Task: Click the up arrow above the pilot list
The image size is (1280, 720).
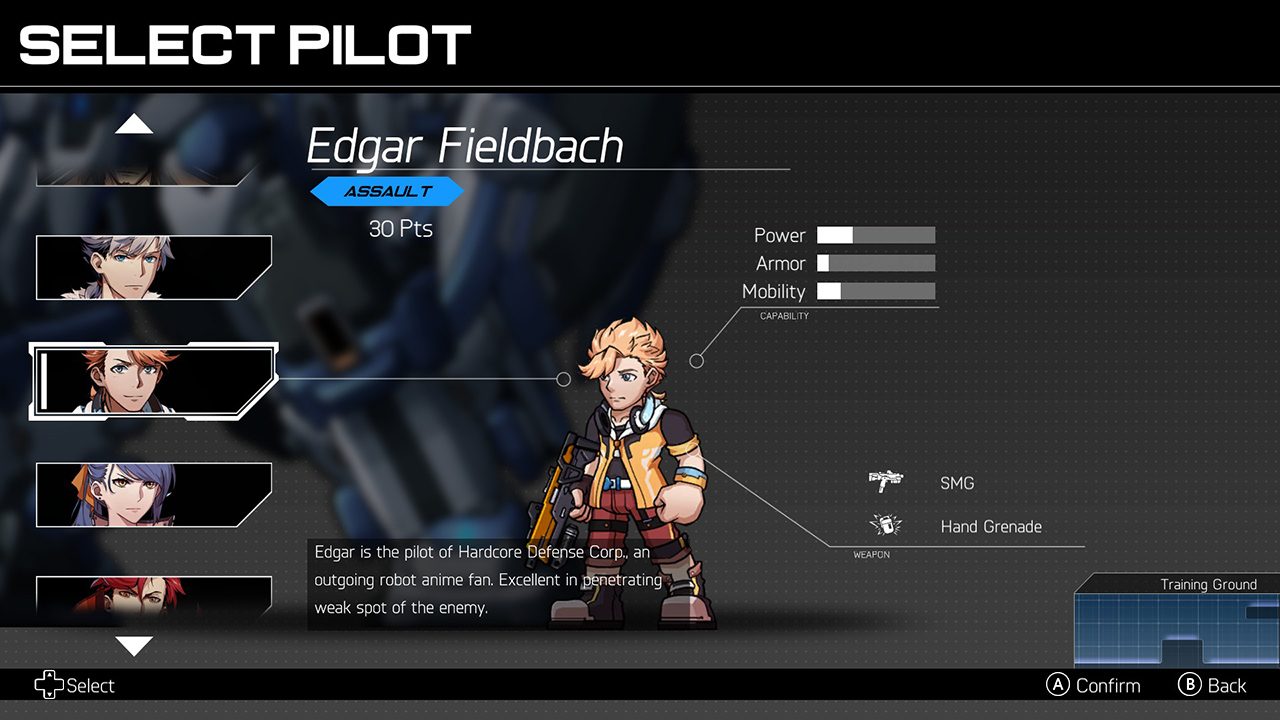Action: [135, 123]
